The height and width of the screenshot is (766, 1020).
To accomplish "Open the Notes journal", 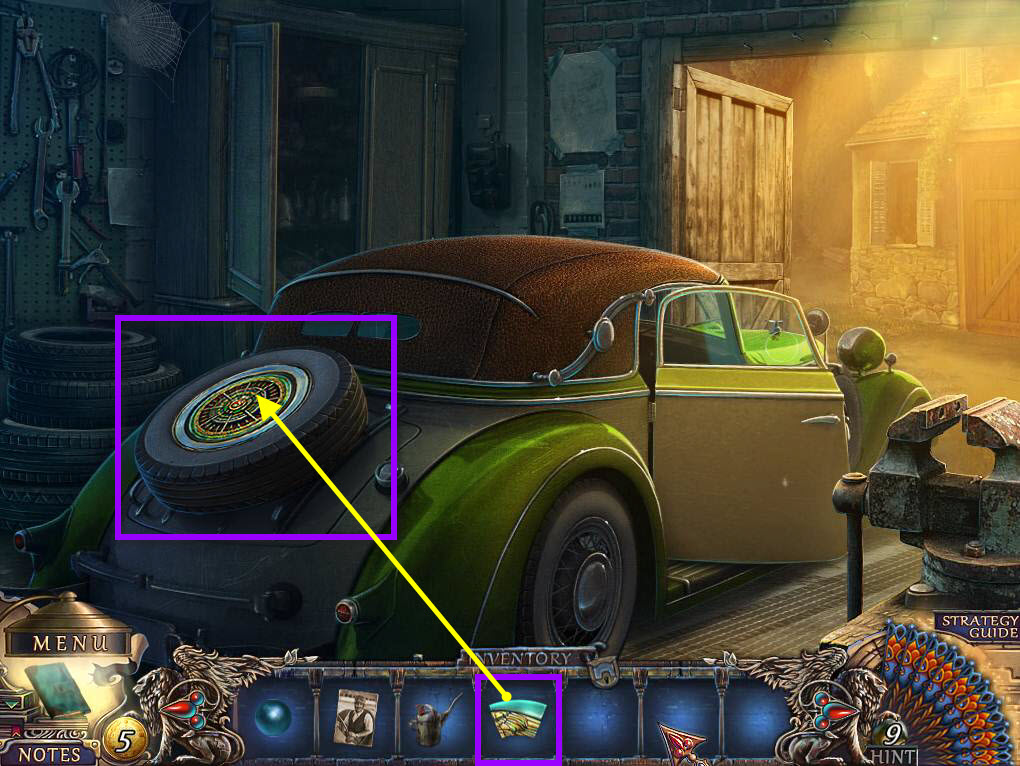I will (49, 751).
